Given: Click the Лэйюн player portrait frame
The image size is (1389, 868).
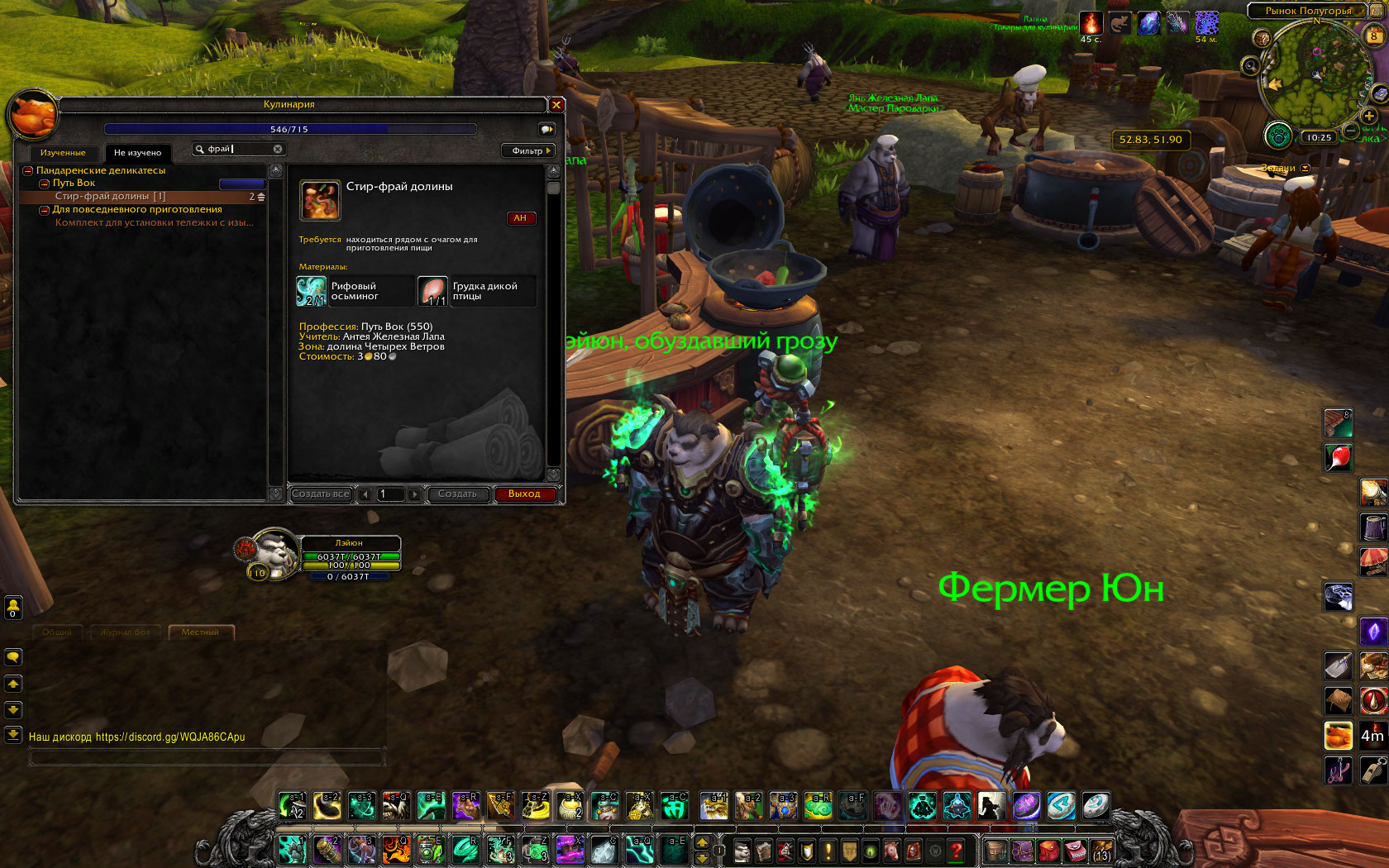Looking at the screenshot, I should [273, 553].
